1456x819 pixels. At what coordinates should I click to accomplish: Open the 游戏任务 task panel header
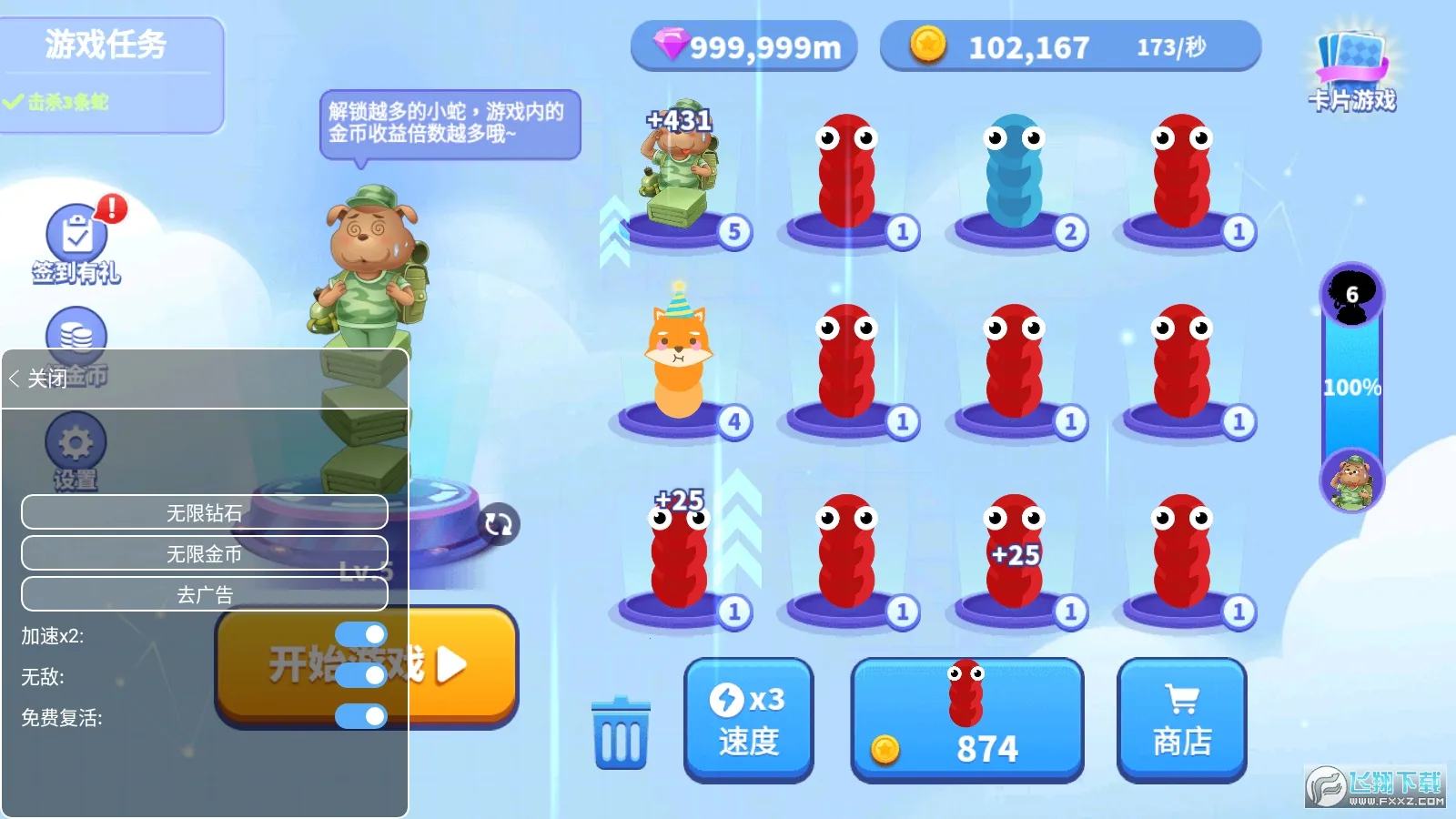pyautogui.click(x=103, y=44)
